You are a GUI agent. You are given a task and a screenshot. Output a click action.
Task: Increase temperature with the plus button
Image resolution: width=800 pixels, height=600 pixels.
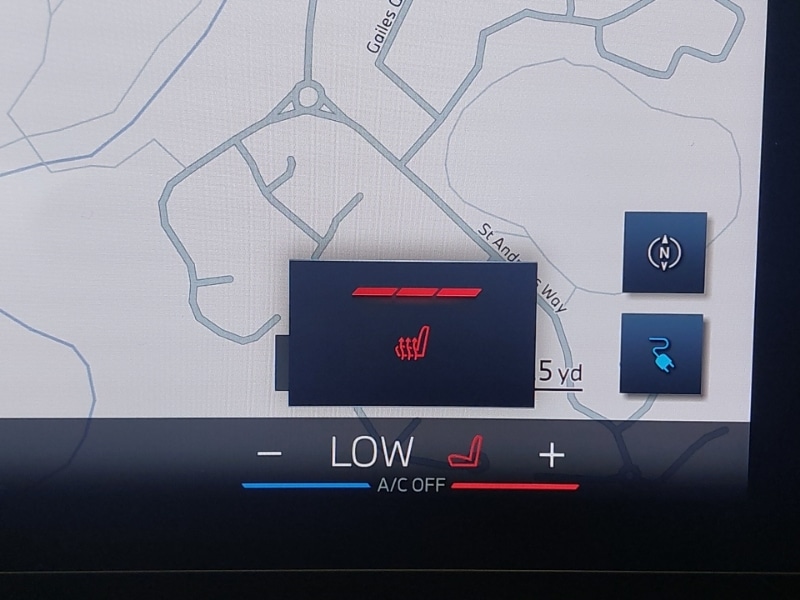[x=552, y=455]
